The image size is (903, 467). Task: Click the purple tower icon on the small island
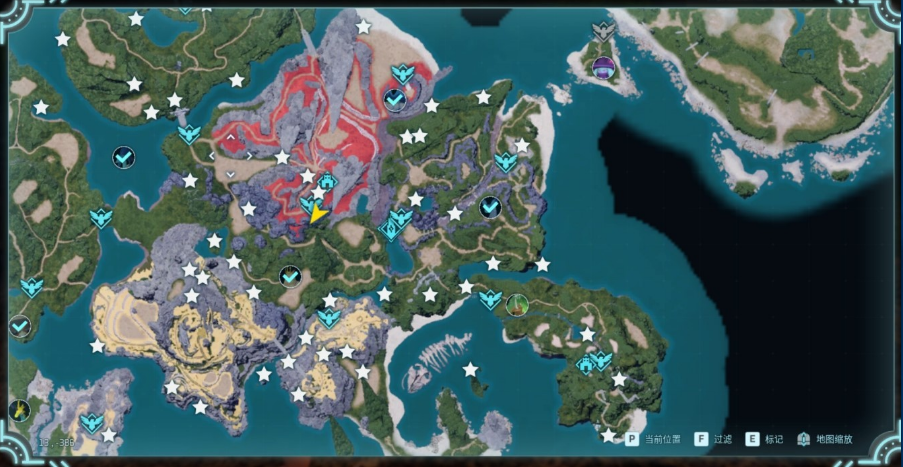pyautogui.click(x=603, y=67)
